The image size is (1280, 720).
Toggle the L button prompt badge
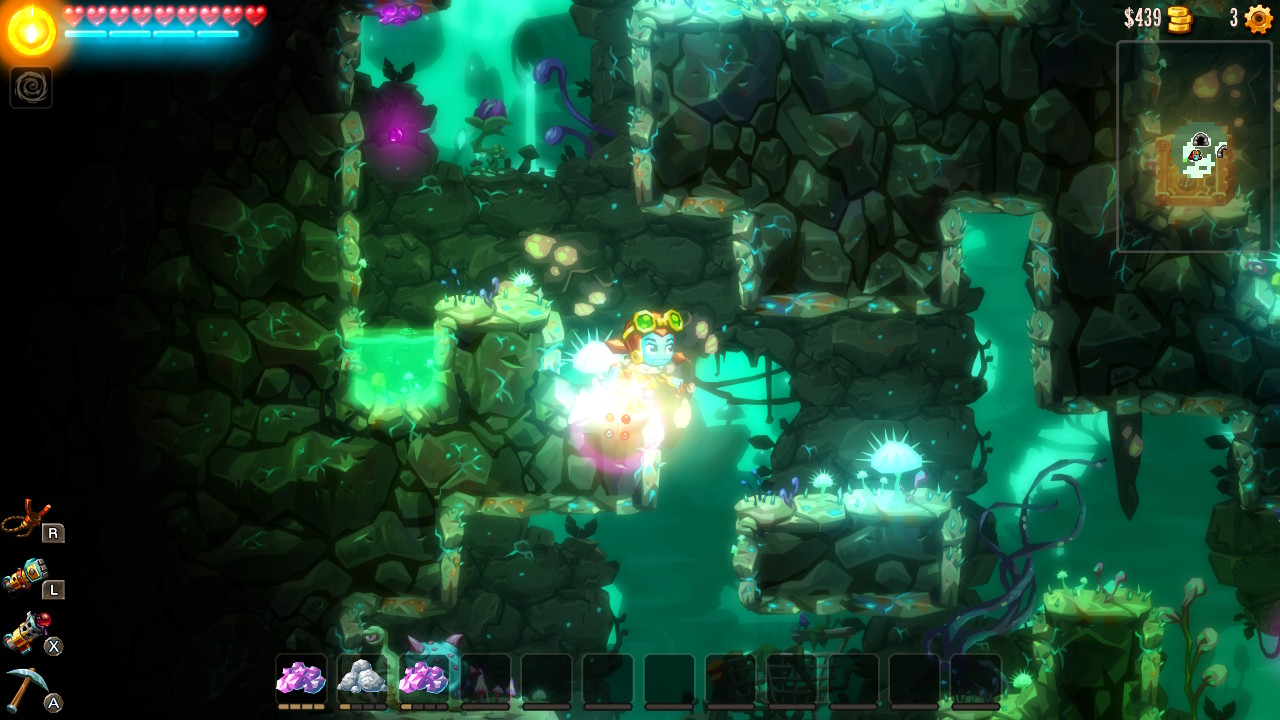click(x=54, y=591)
